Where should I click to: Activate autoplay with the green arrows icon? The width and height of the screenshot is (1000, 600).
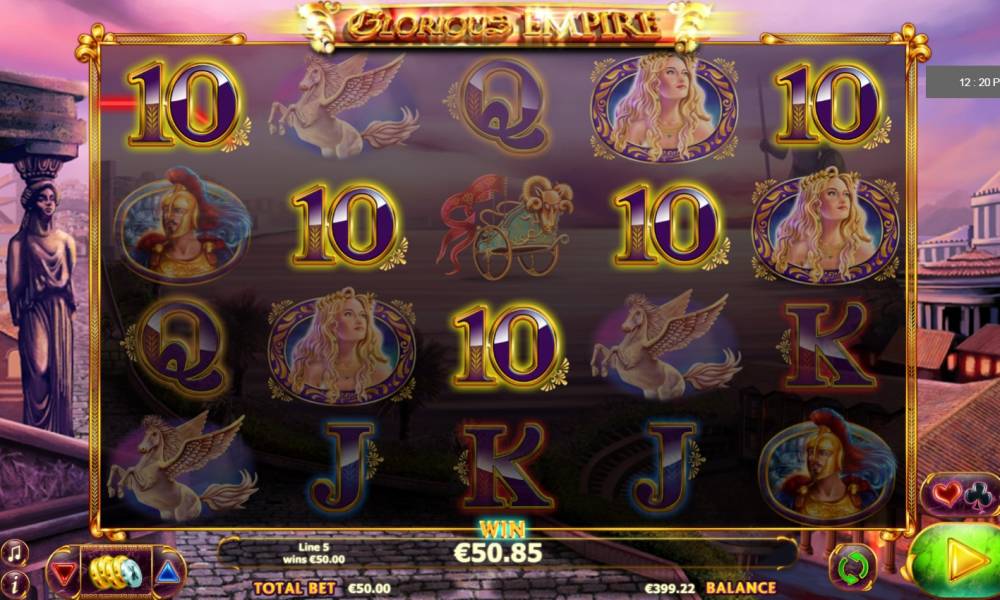(852, 567)
